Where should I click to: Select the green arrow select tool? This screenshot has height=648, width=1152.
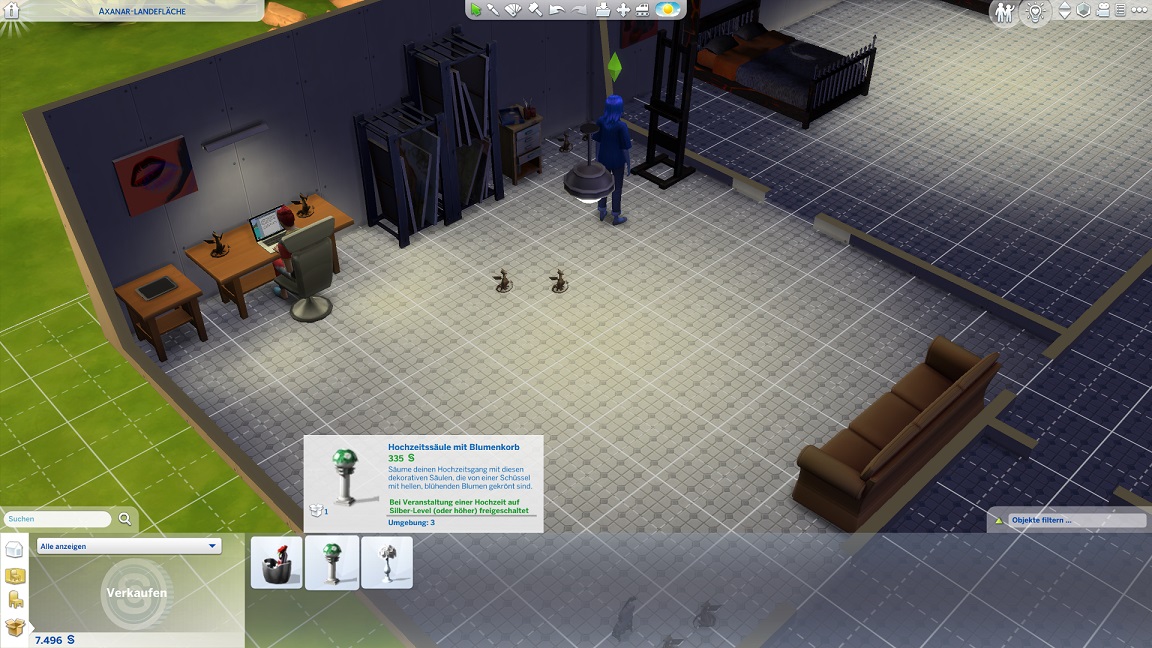pyautogui.click(x=476, y=10)
